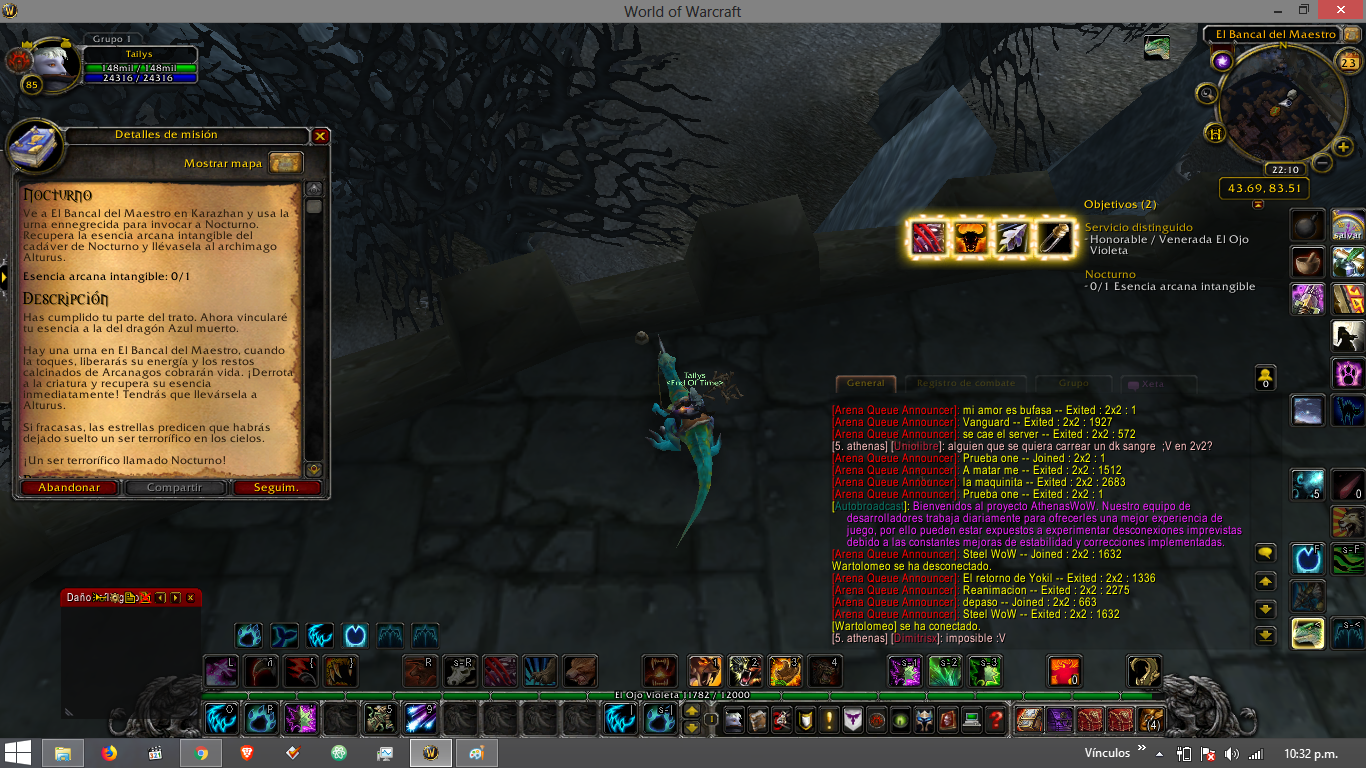Switch to the Grupo chat tab
Viewport: 1366px width, 768px height.
(x=1072, y=383)
